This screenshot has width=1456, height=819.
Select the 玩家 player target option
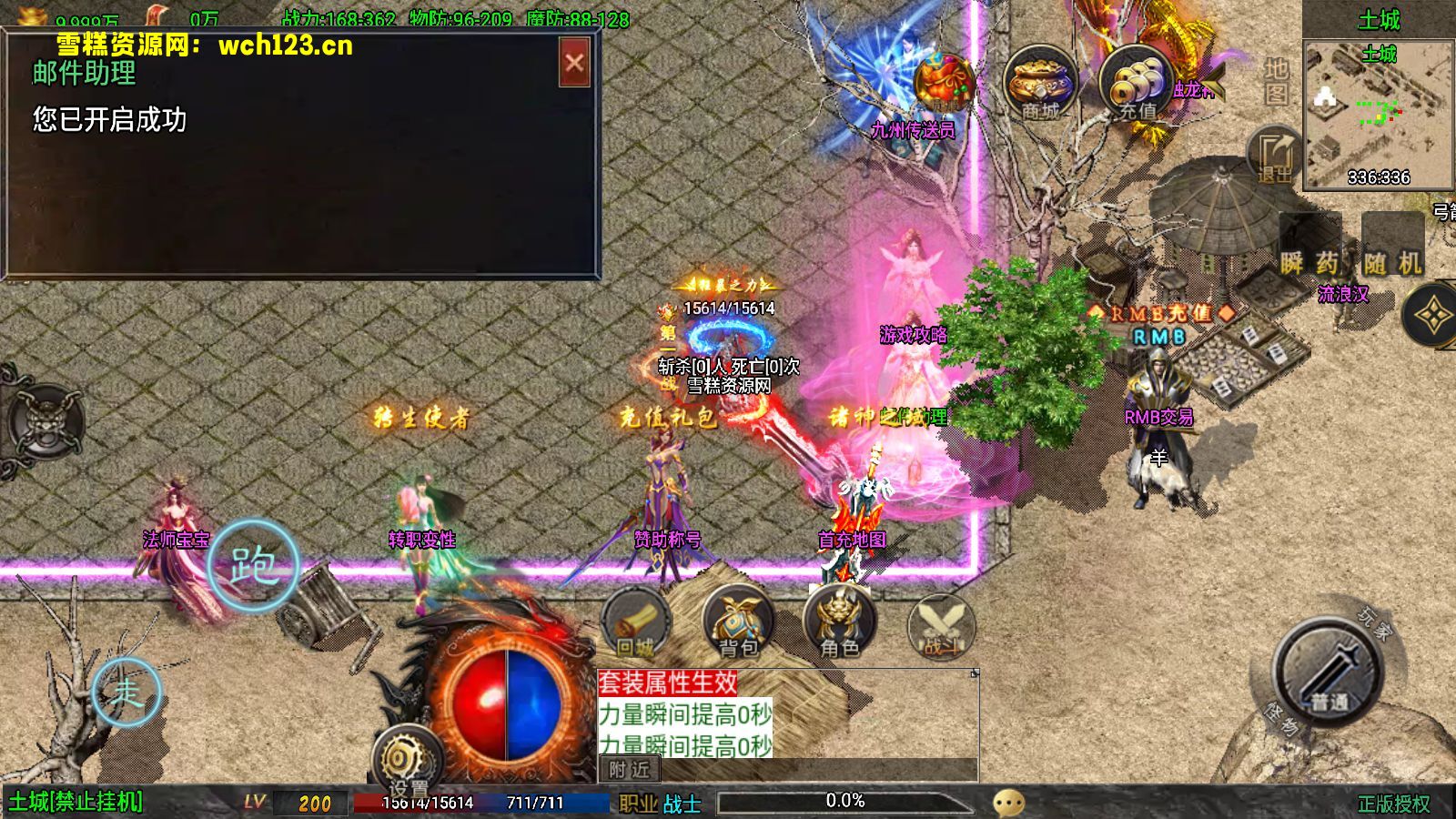coord(1375,624)
